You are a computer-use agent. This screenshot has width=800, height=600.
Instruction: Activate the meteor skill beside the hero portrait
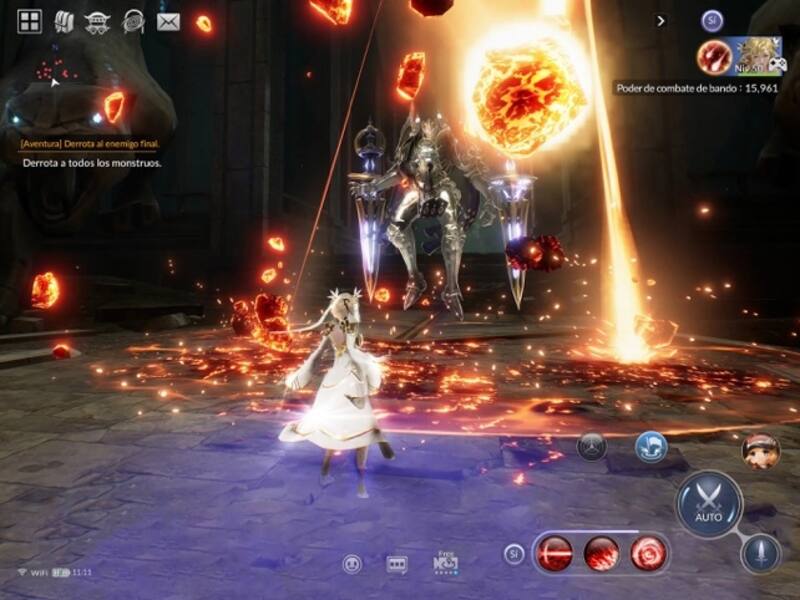click(714, 56)
